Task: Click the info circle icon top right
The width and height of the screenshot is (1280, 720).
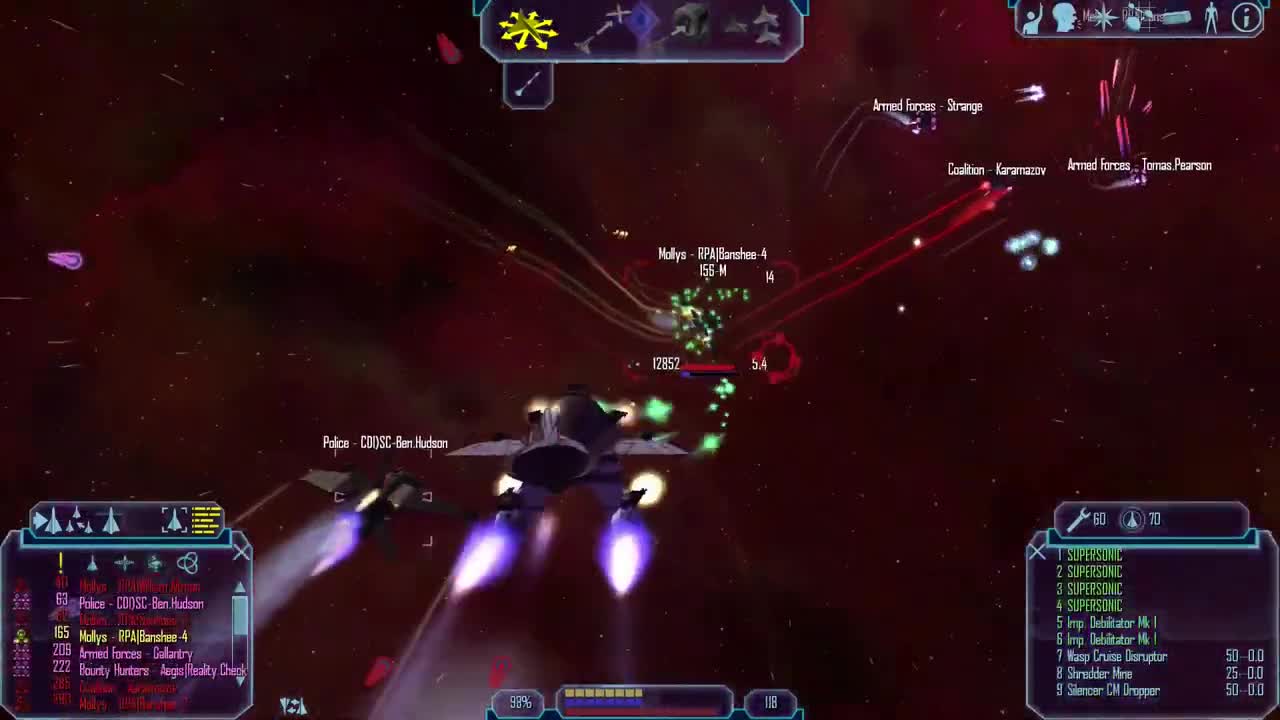Action: click(x=1243, y=18)
